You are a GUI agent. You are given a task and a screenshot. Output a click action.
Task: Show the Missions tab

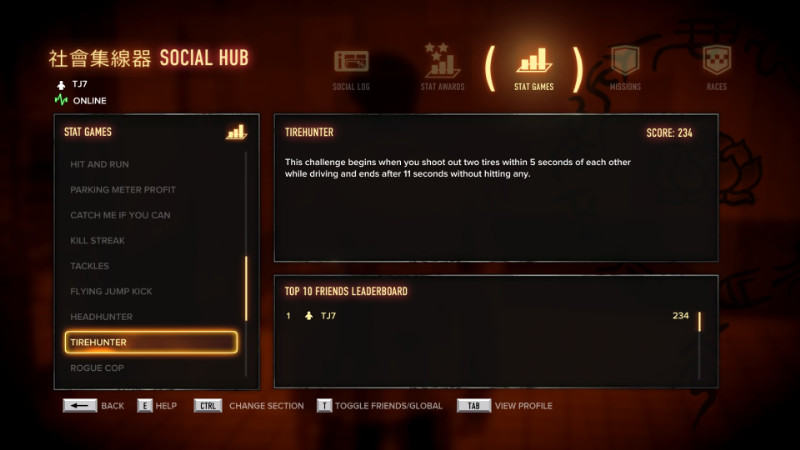coord(625,67)
